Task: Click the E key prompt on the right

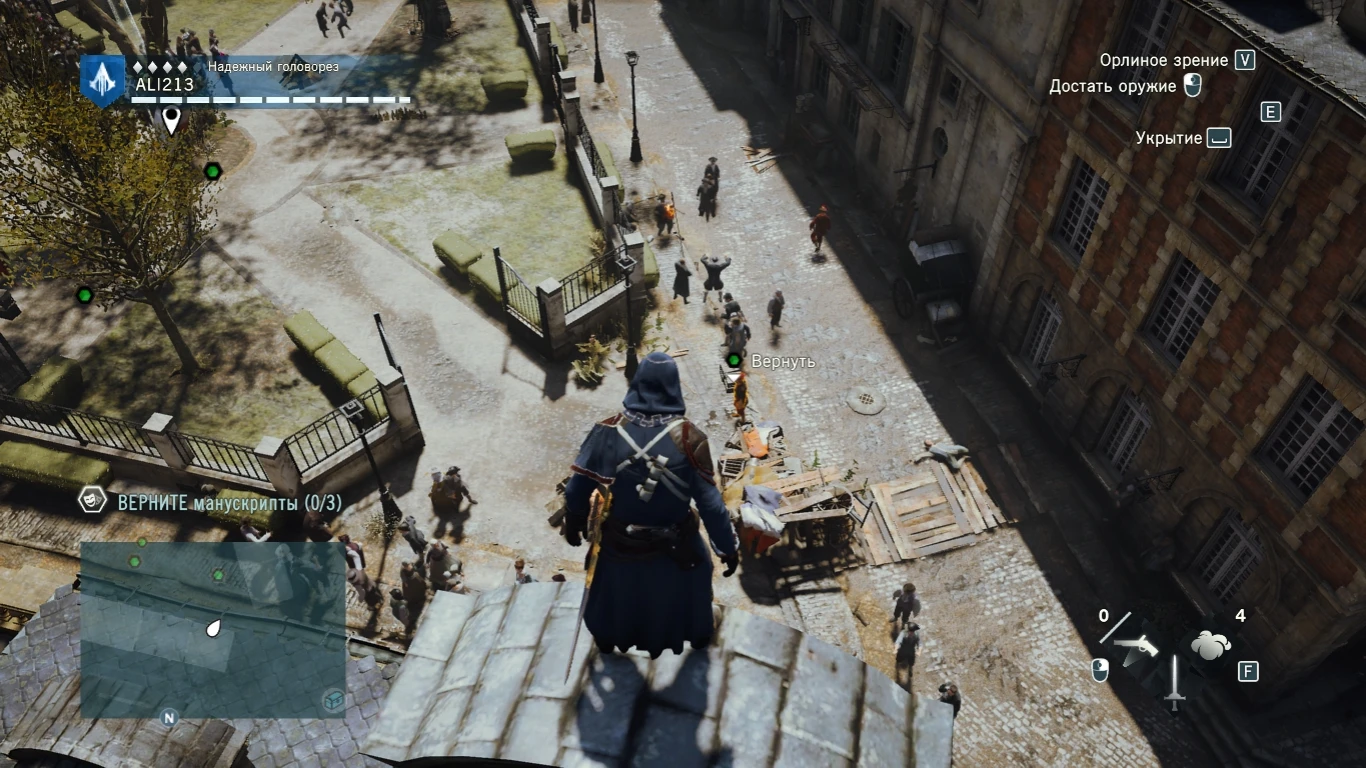Action: pyautogui.click(x=1270, y=112)
